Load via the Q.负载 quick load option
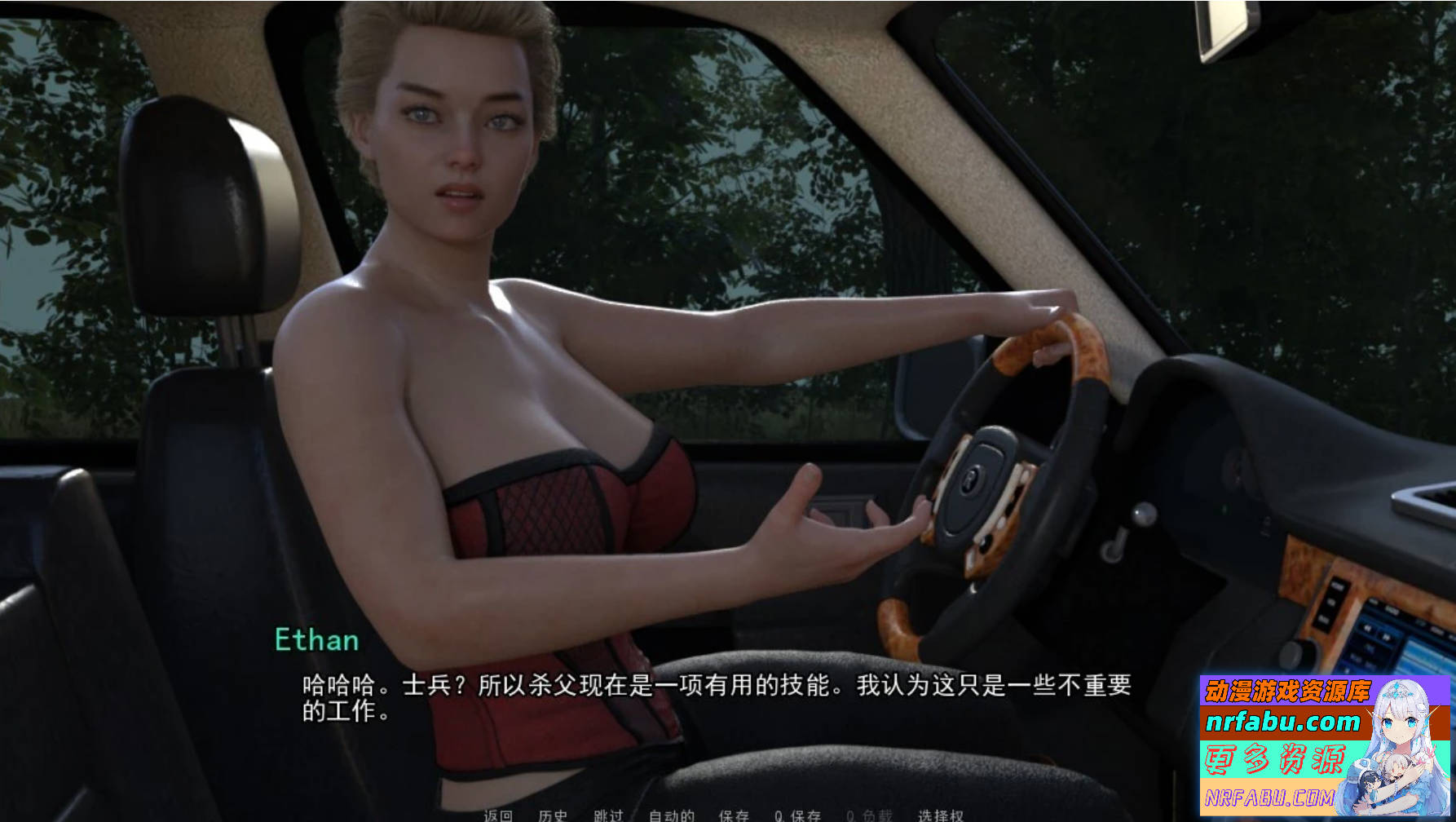 [869, 814]
